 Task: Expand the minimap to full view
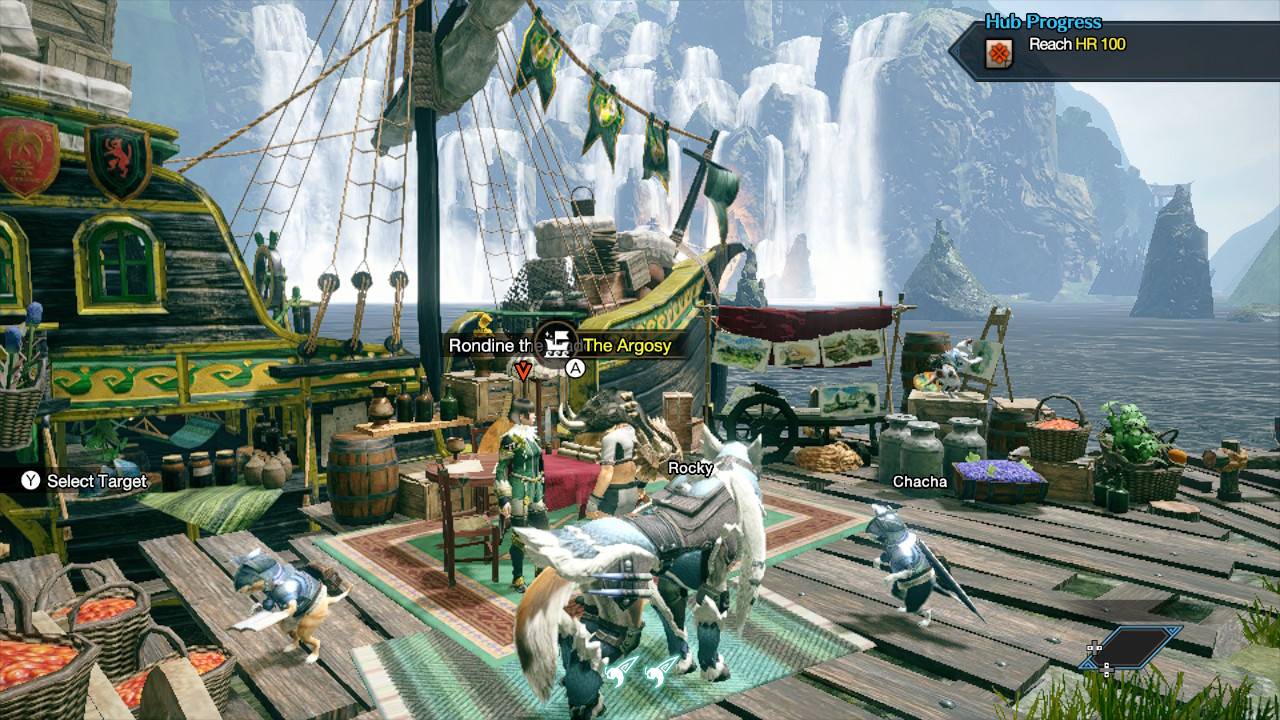(x=1132, y=645)
